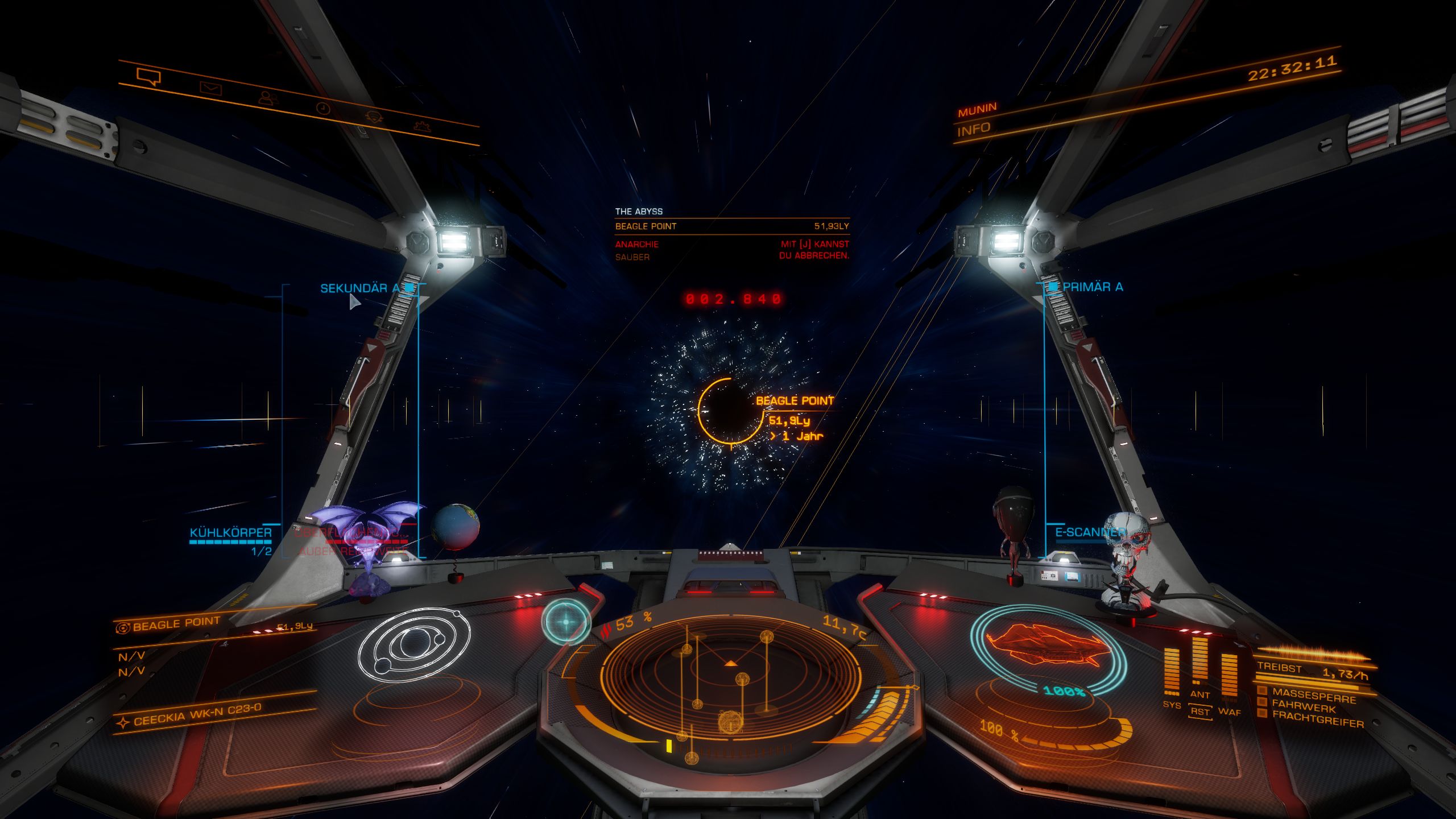Open the INFO panel at top right
This screenshot has height=819, width=1456.
click(974, 130)
